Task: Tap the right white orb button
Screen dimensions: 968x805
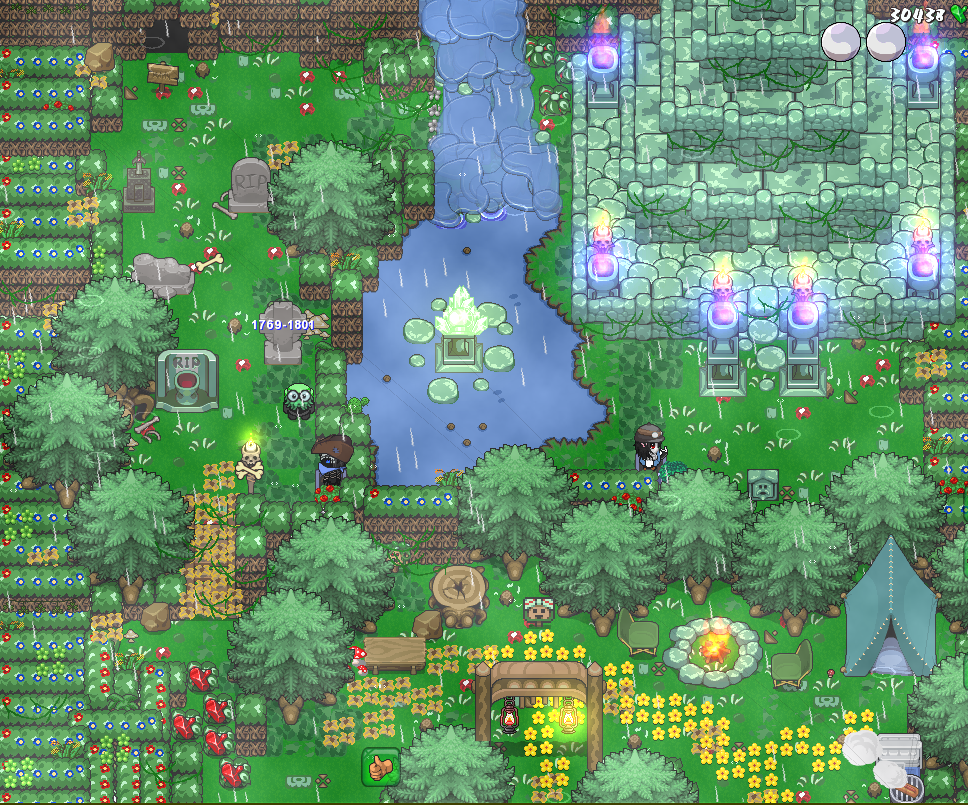Action: 885,42
